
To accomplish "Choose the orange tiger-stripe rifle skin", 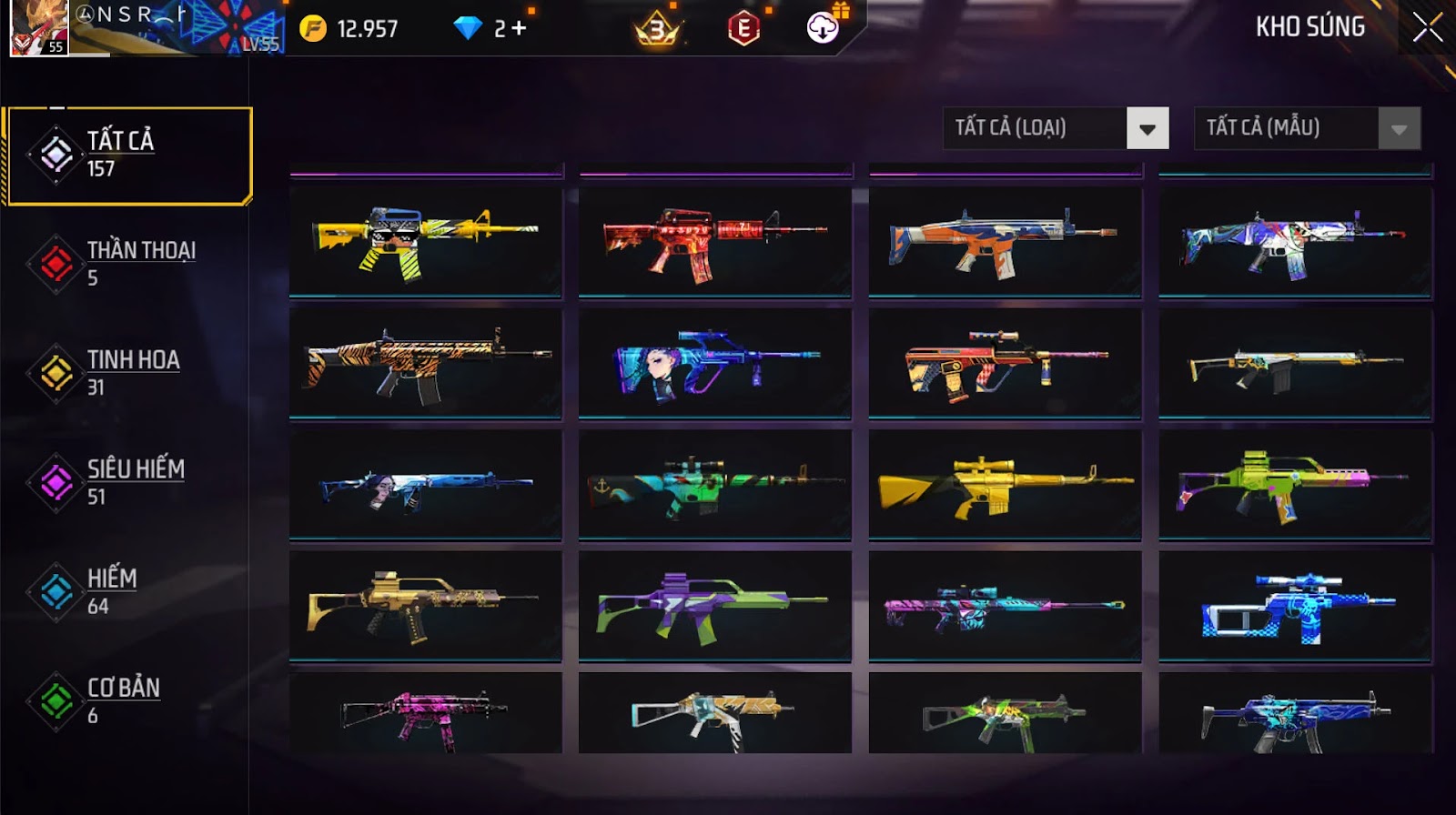I will pyautogui.click(x=425, y=363).
